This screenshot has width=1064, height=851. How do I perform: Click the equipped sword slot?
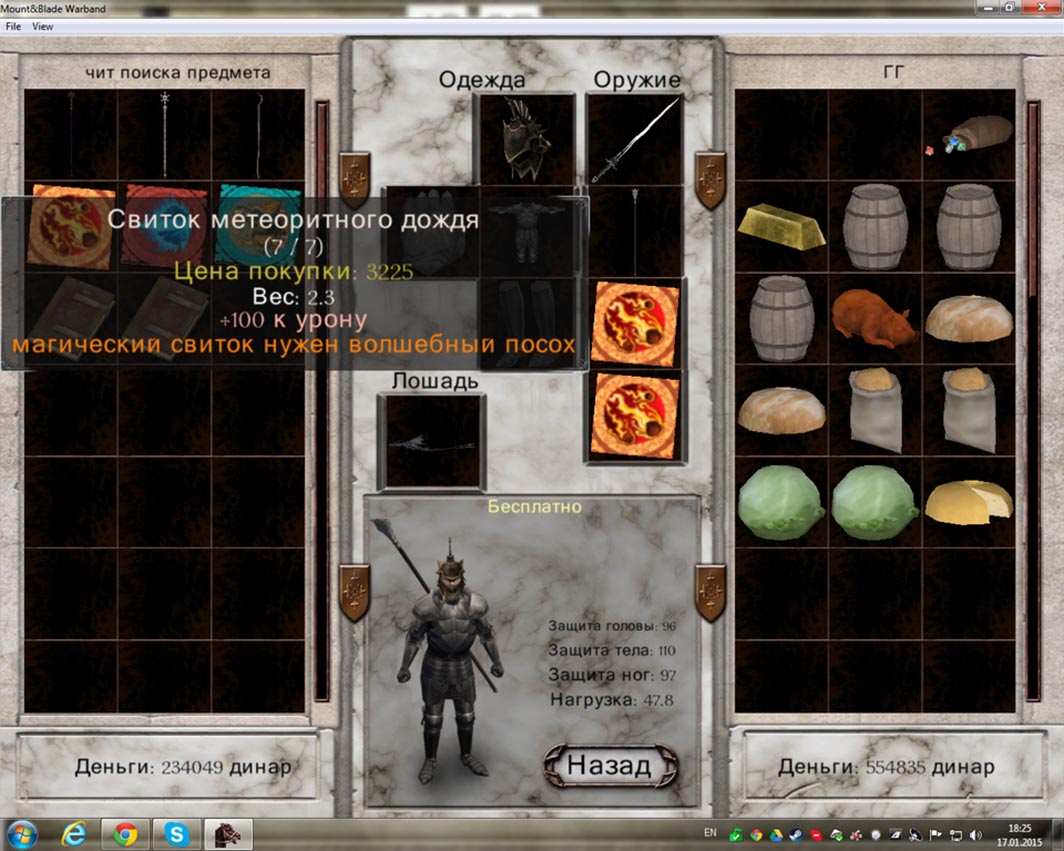tap(635, 139)
